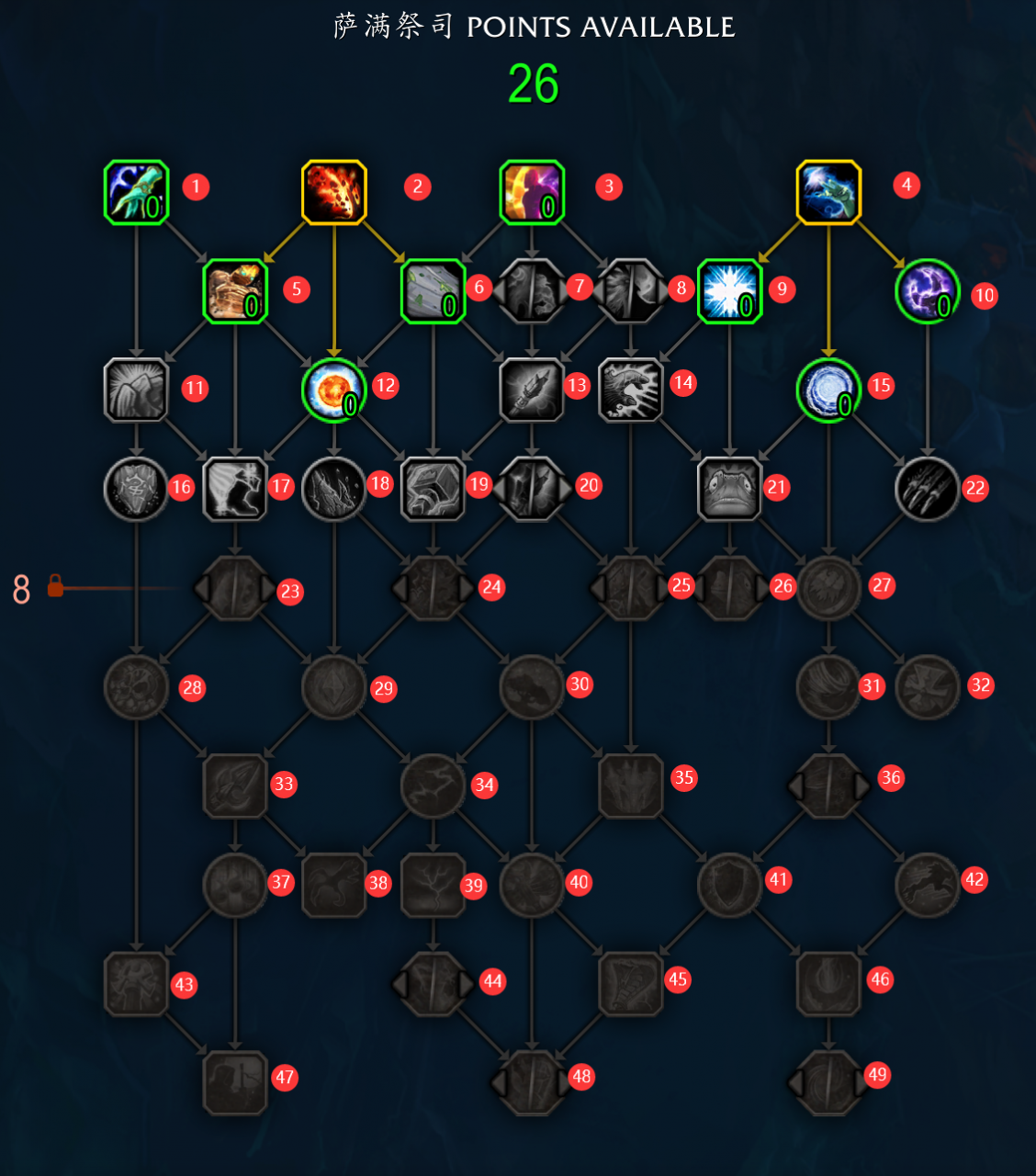Select the green lightning hand talent numbered 1
Screen dimensions: 1036x1176
coord(136,192)
